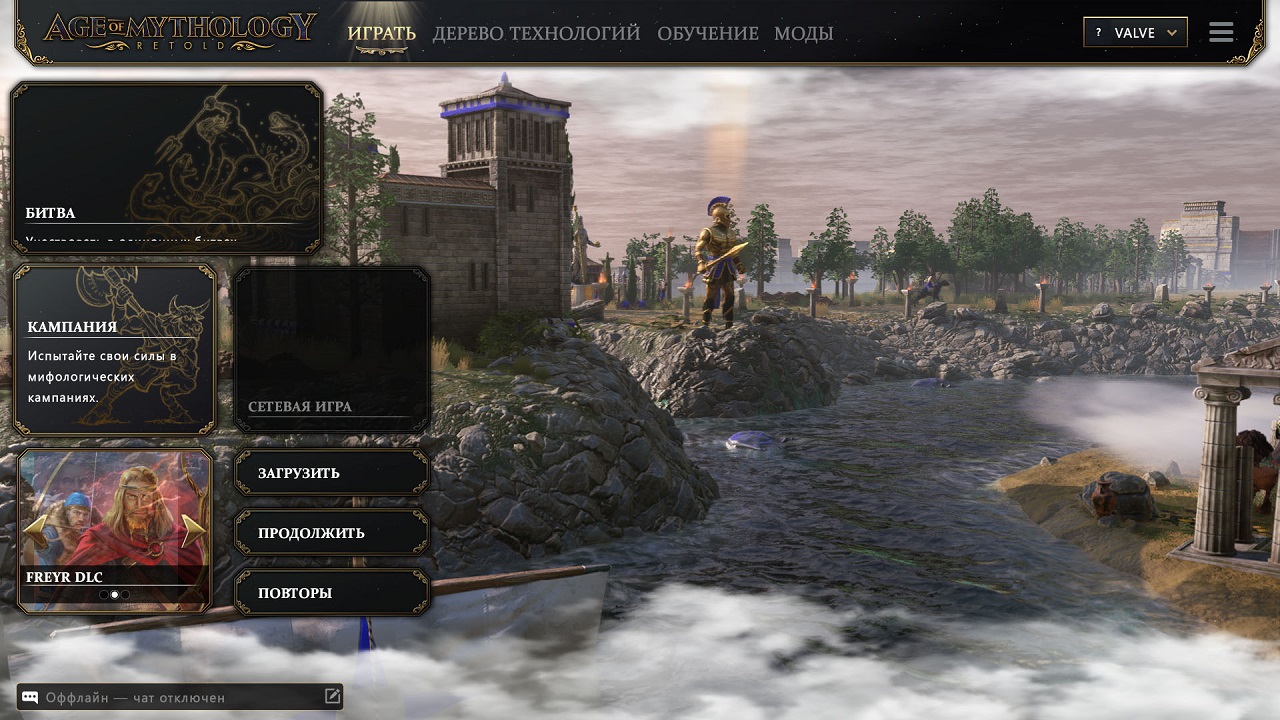Open the ДЕРЕВО ТЕХНОЛОГИЙ menu
Screen dimensions: 1280x720
536,32
